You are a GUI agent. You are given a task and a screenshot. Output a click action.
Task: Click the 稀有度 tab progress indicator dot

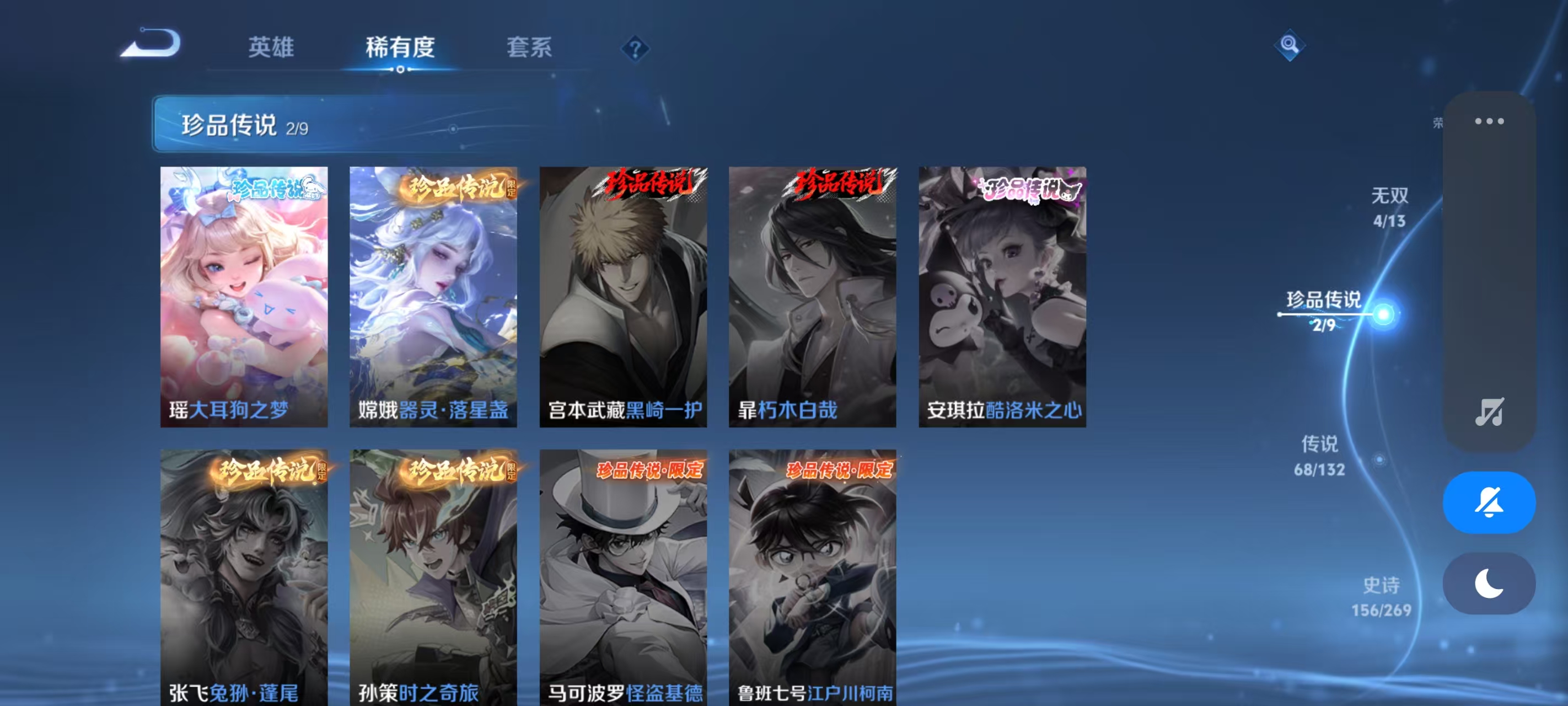[x=400, y=69]
